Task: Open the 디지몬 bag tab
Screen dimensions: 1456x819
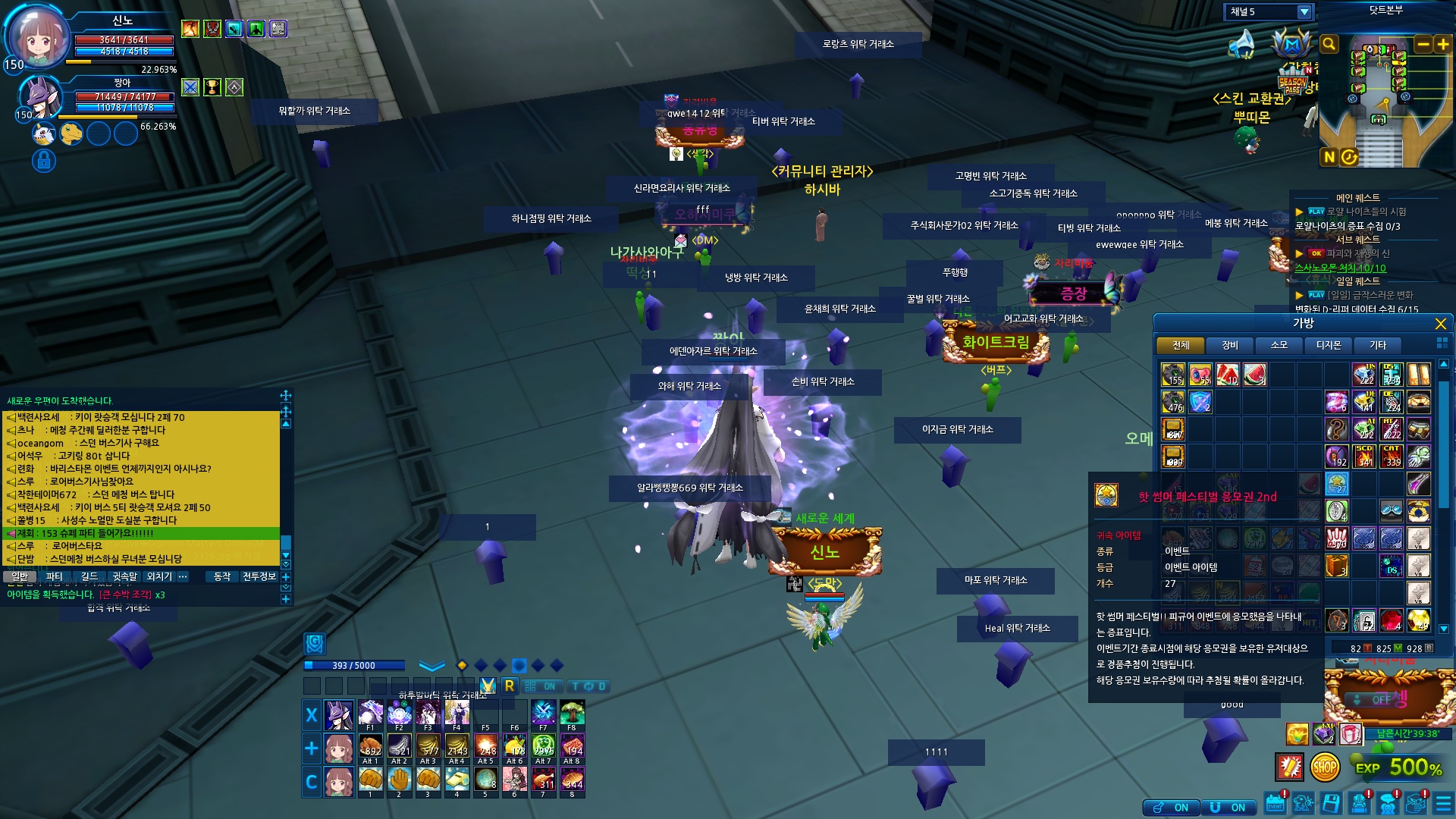Action: pos(1328,345)
